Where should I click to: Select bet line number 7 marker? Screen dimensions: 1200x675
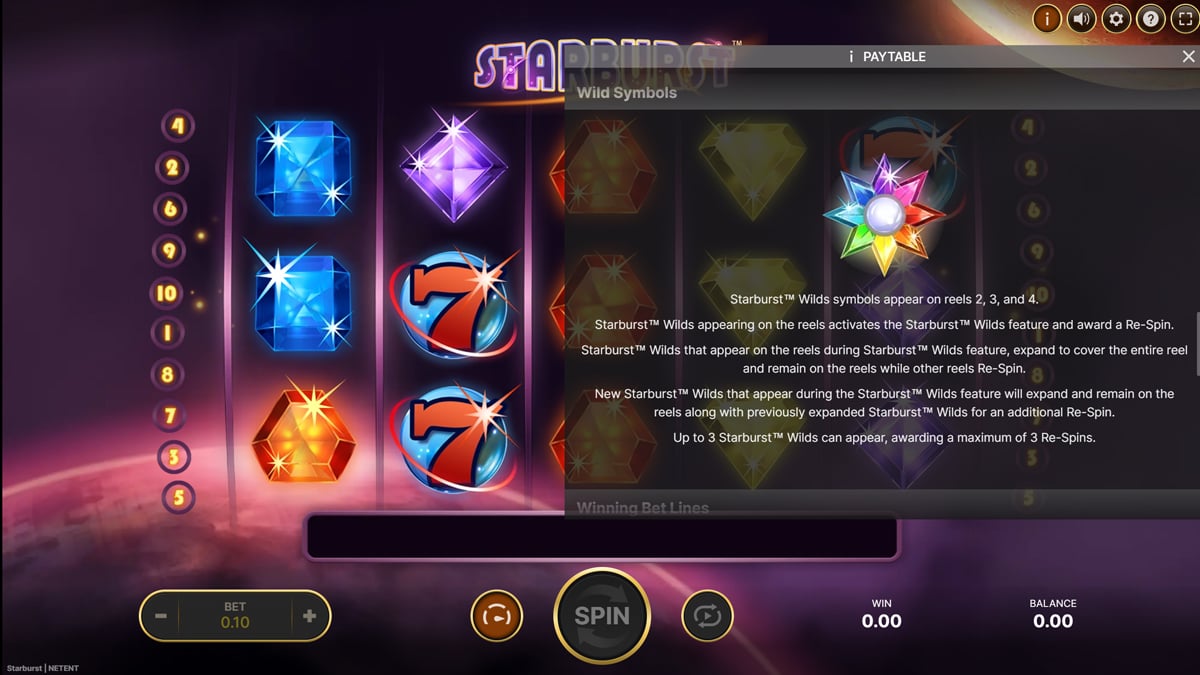pyautogui.click(x=170, y=414)
